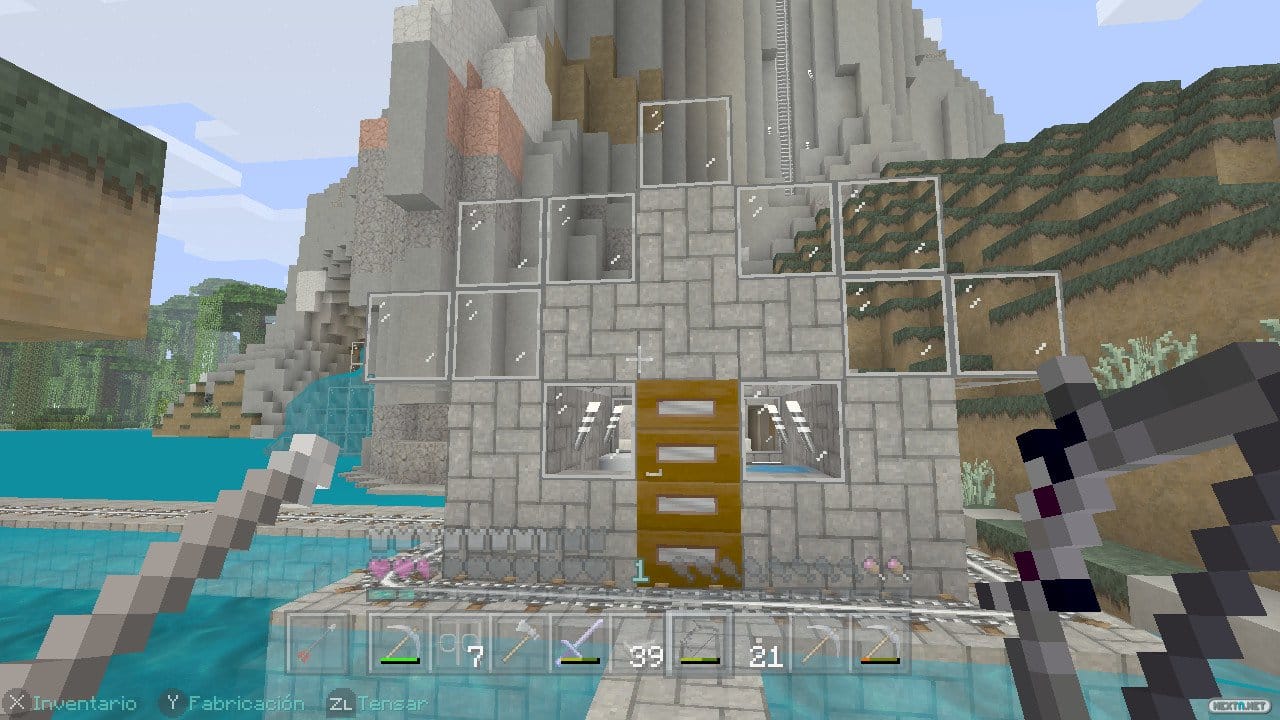
Task: Choose the hotbar stack of 7 items
Action: (459, 643)
